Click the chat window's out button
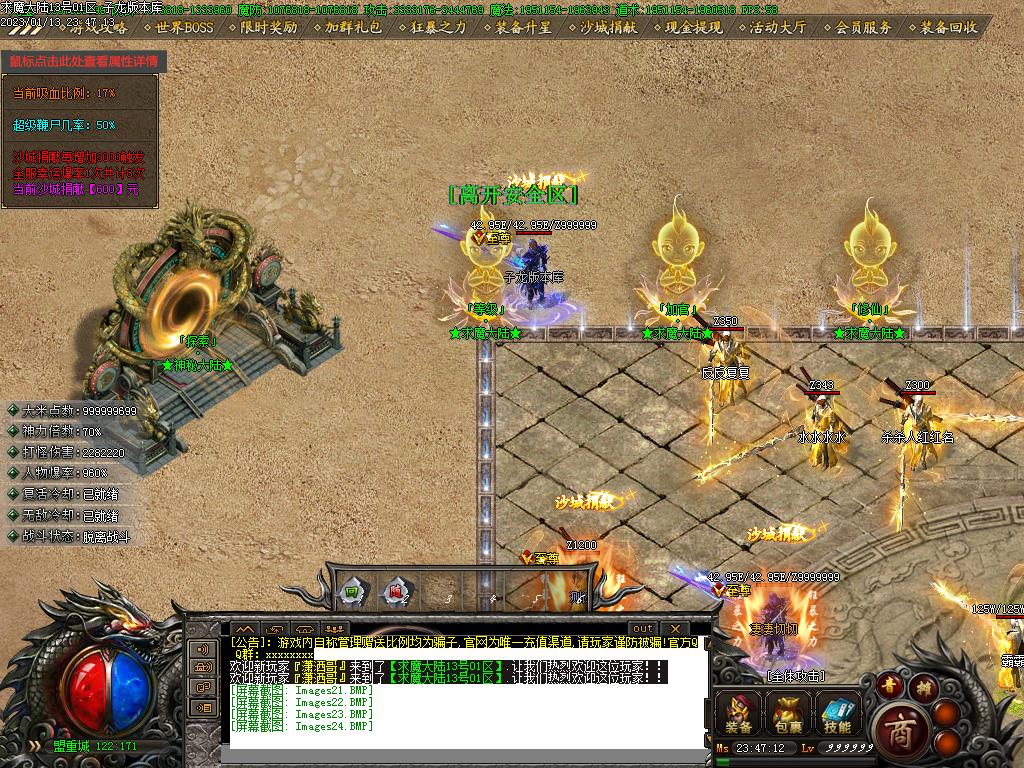Image resolution: width=1024 pixels, height=768 pixels. [x=643, y=629]
